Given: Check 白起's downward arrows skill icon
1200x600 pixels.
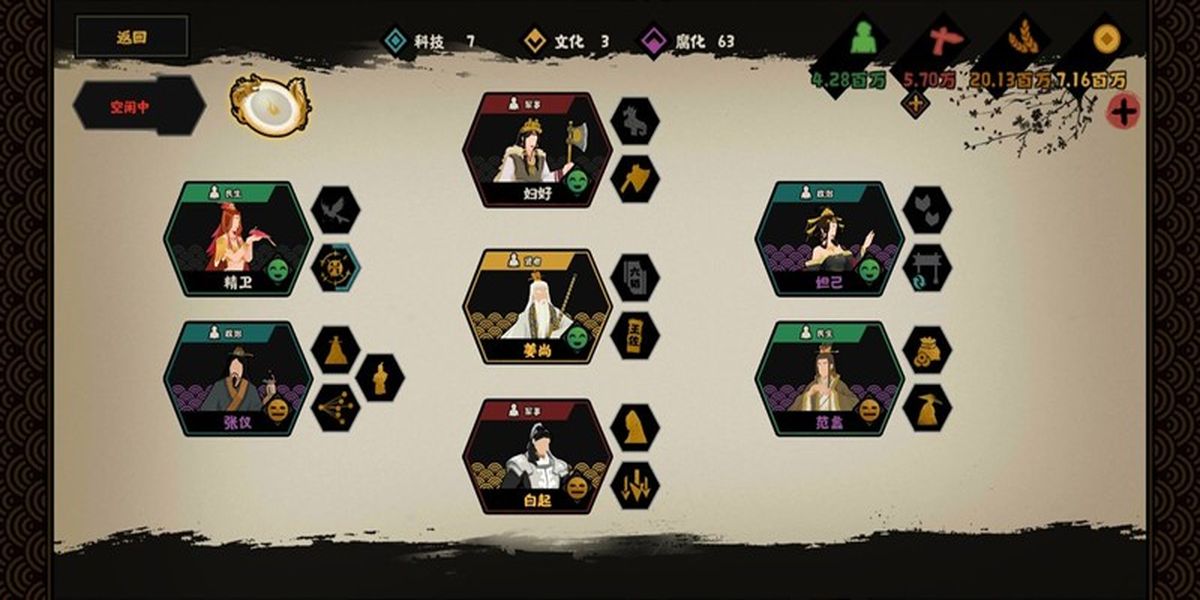Looking at the screenshot, I should click(634, 485).
